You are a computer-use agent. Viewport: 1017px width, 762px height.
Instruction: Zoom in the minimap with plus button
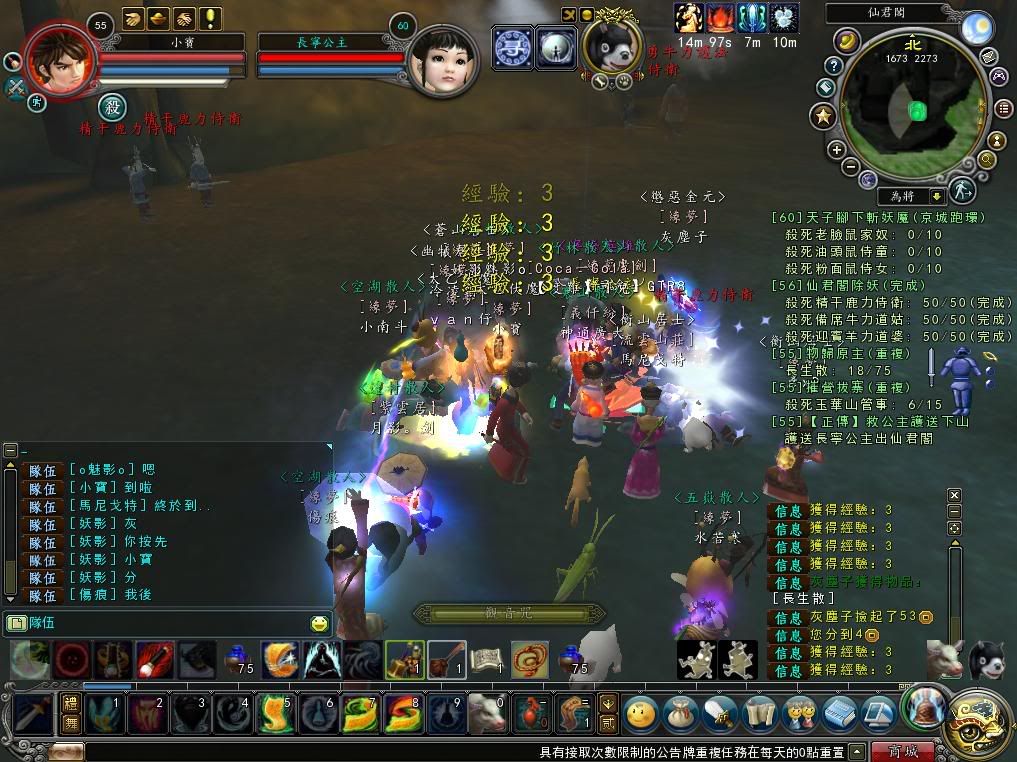click(836, 150)
